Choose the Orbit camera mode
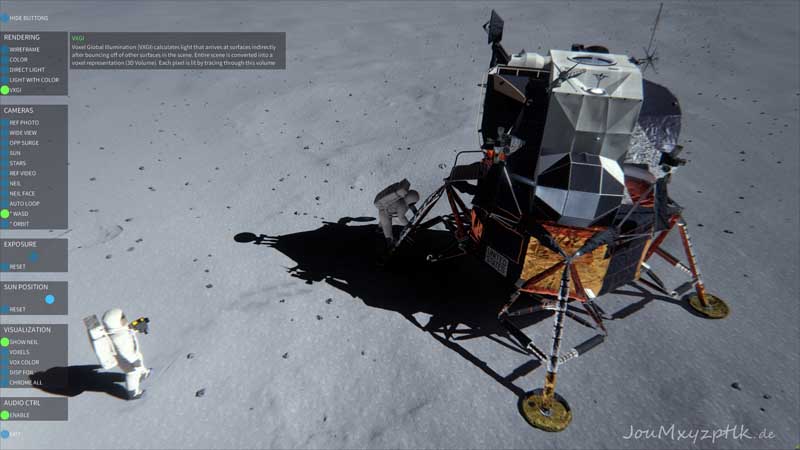Viewport: 800px width, 450px height. [5, 223]
